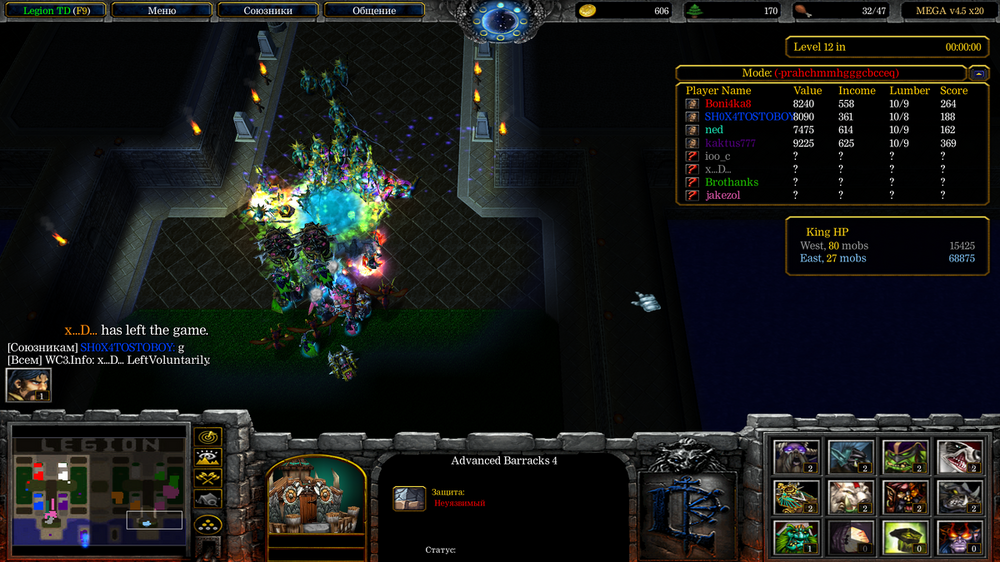The image size is (1000, 562).
Task: Open the Союзники allies menu
Action: tap(268, 11)
